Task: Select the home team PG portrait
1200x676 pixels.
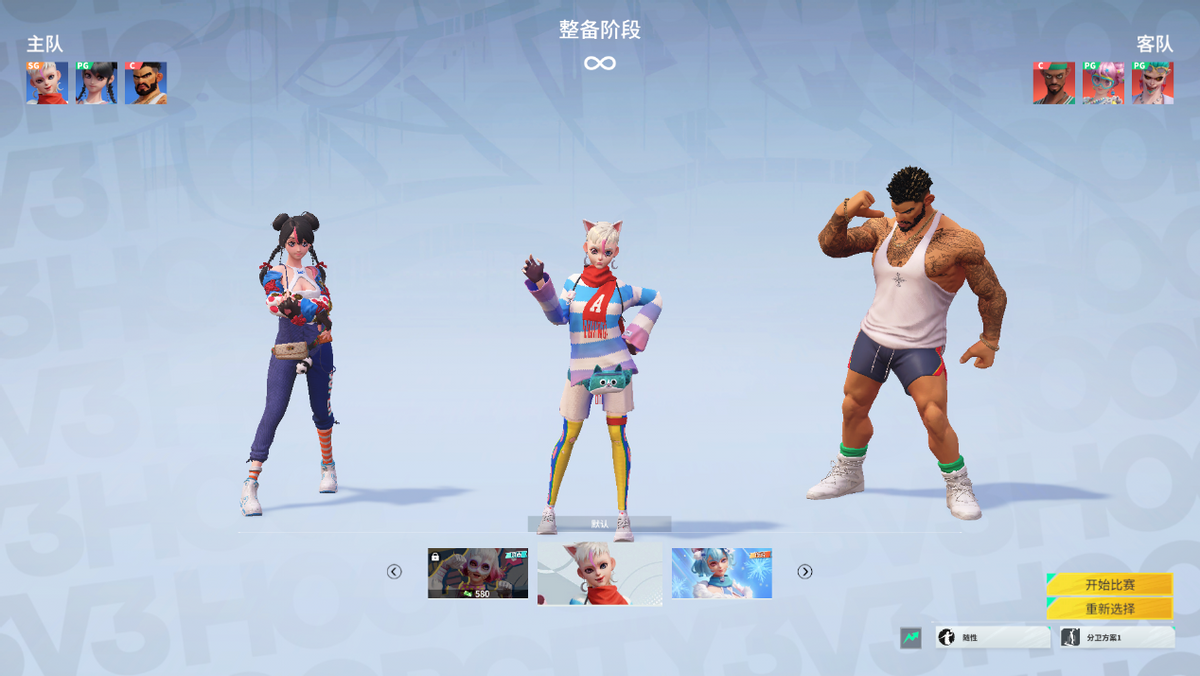Action: (x=96, y=83)
